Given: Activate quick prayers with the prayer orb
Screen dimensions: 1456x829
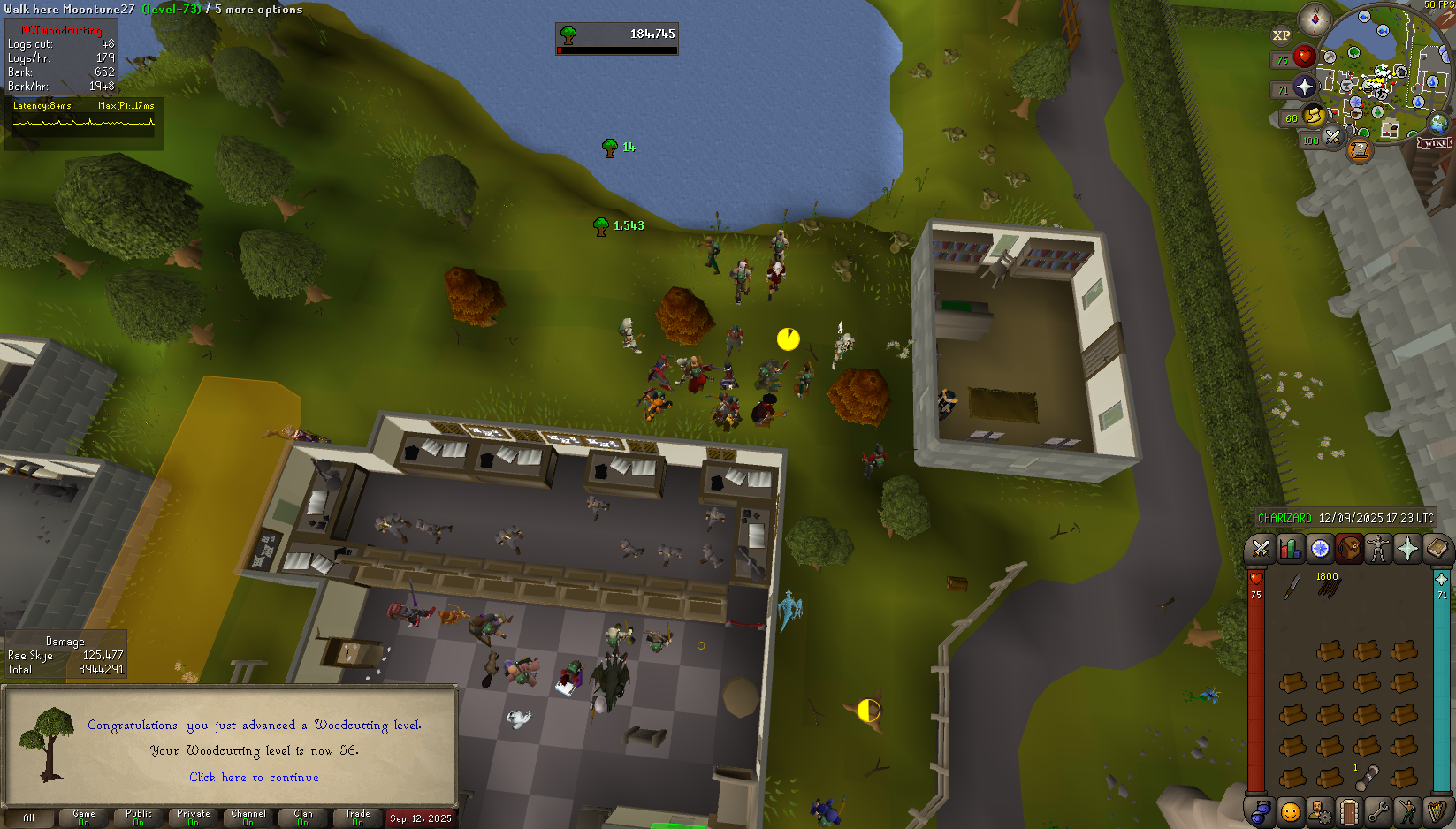Looking at the screenshot, I should pos(1304,87).
